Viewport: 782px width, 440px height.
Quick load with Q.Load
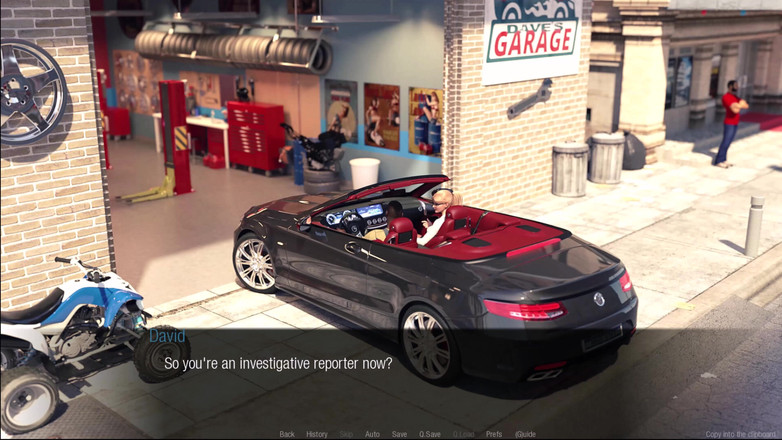pos(463,434)
